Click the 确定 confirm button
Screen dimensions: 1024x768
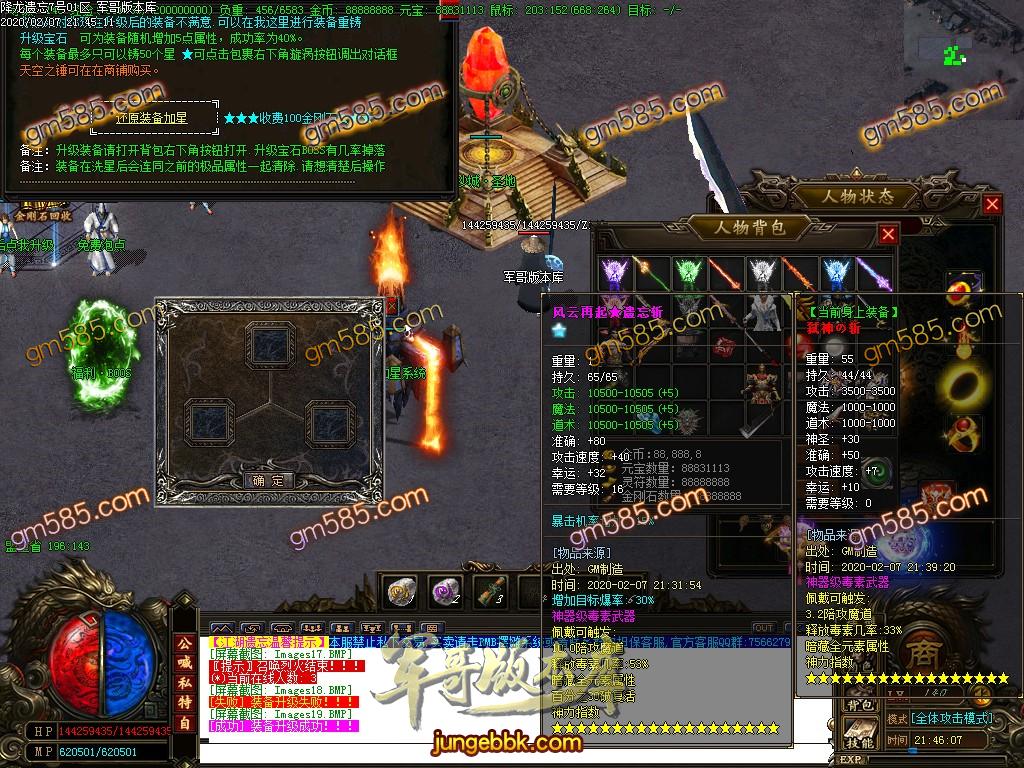point(268,480)
